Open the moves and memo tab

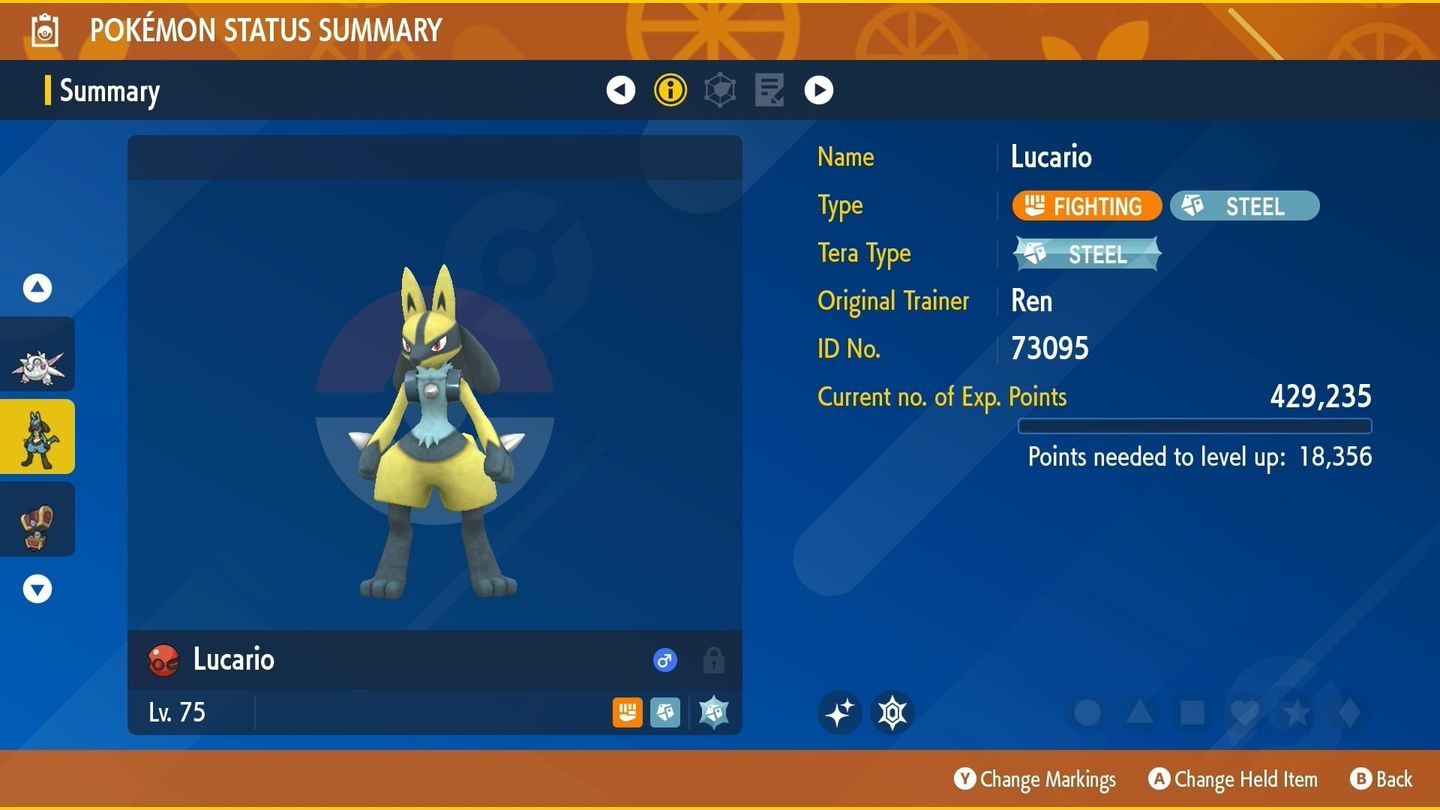(769, 91)
